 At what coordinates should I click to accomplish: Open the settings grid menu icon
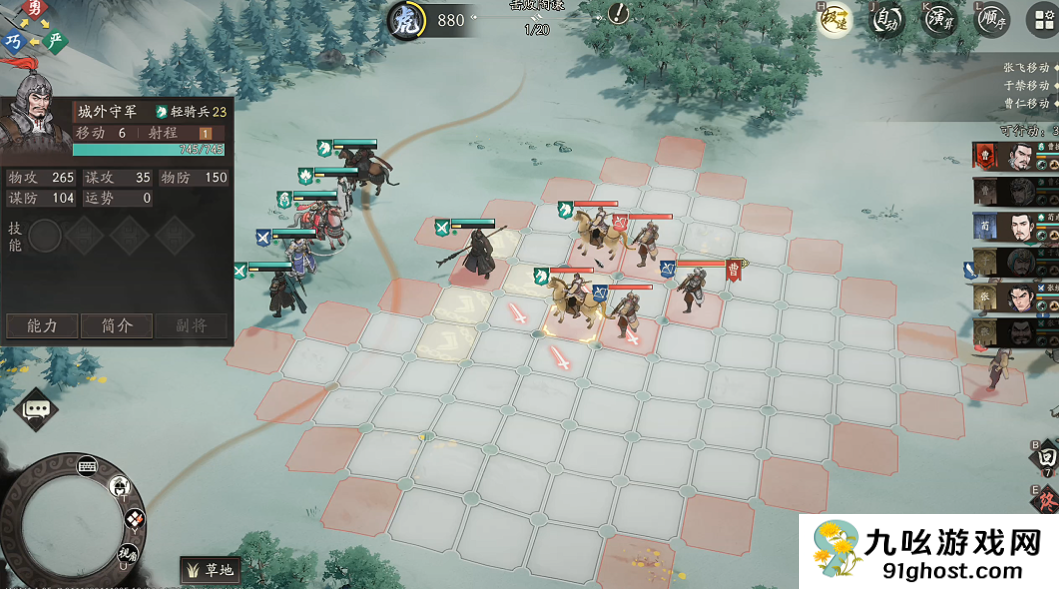(x=1041, y=20)
